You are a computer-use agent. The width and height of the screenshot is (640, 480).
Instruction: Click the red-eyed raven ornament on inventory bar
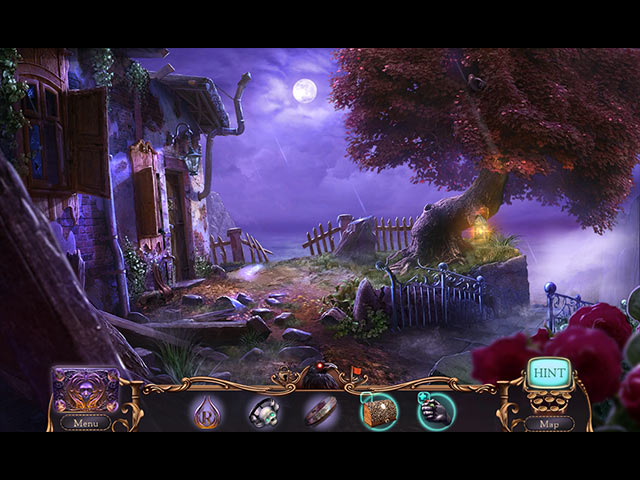pyautogui.click(x=320, y=376)
